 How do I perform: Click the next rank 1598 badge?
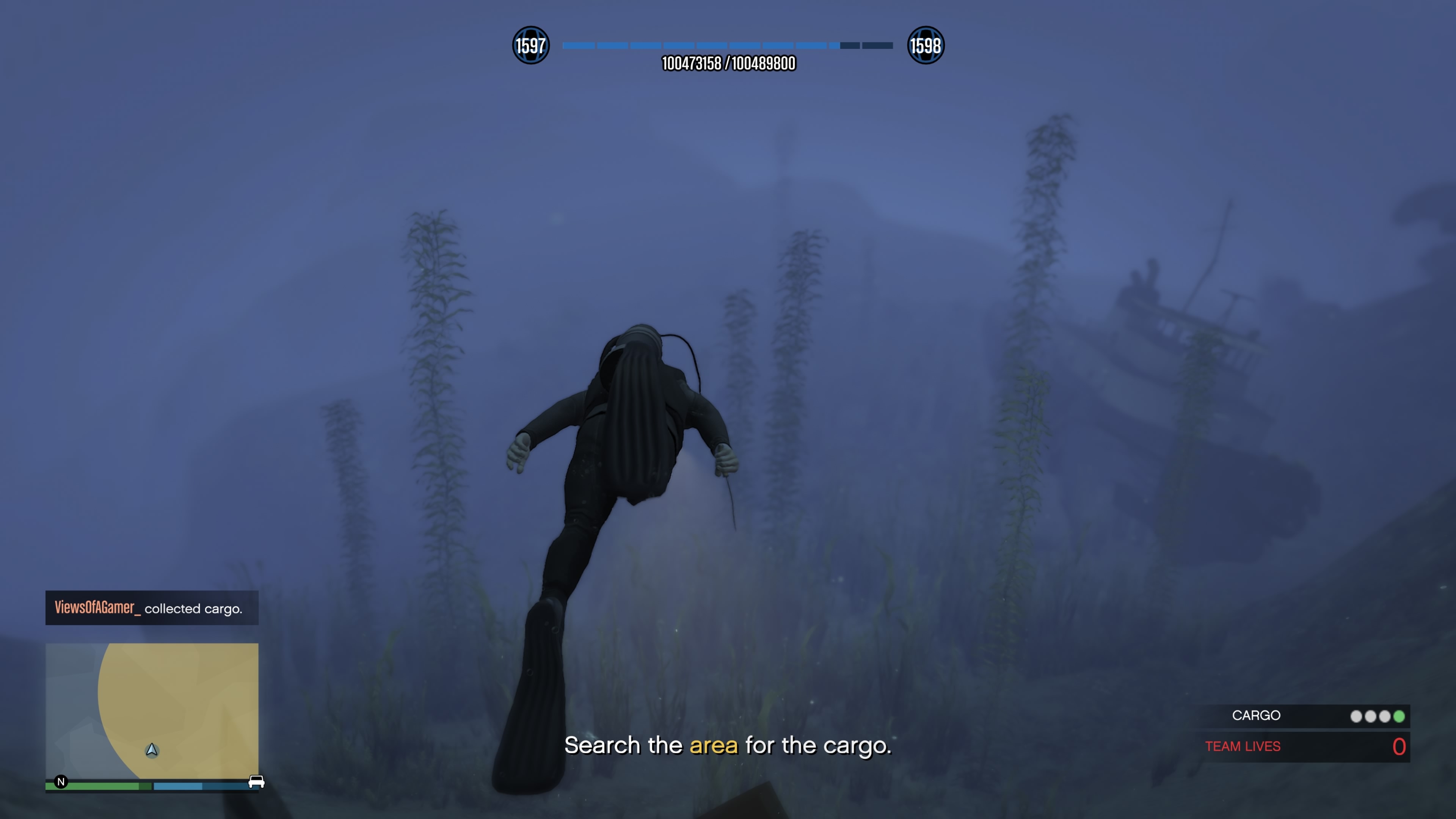[925, 45]
